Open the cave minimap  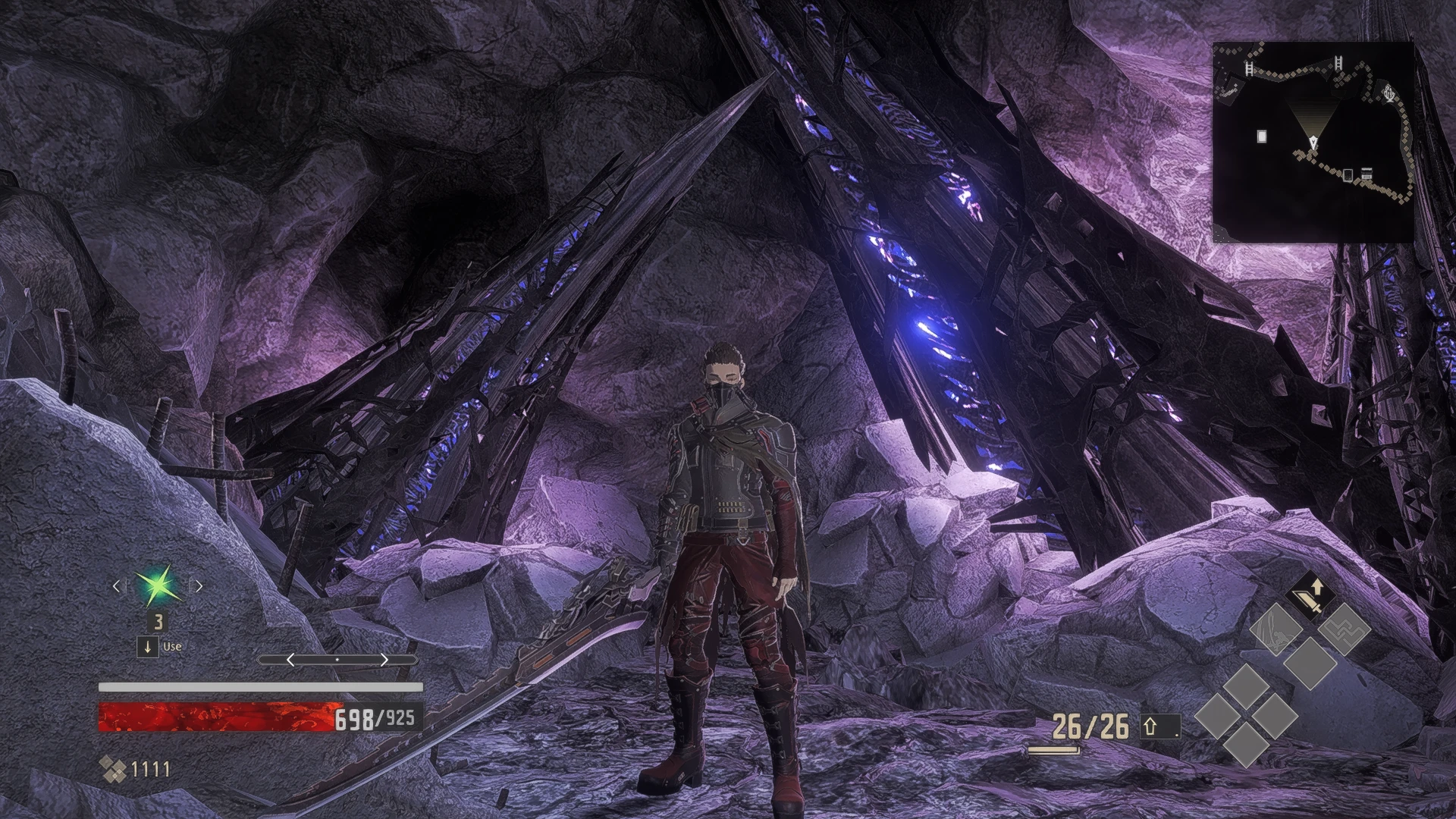[x=1313, y=142]
